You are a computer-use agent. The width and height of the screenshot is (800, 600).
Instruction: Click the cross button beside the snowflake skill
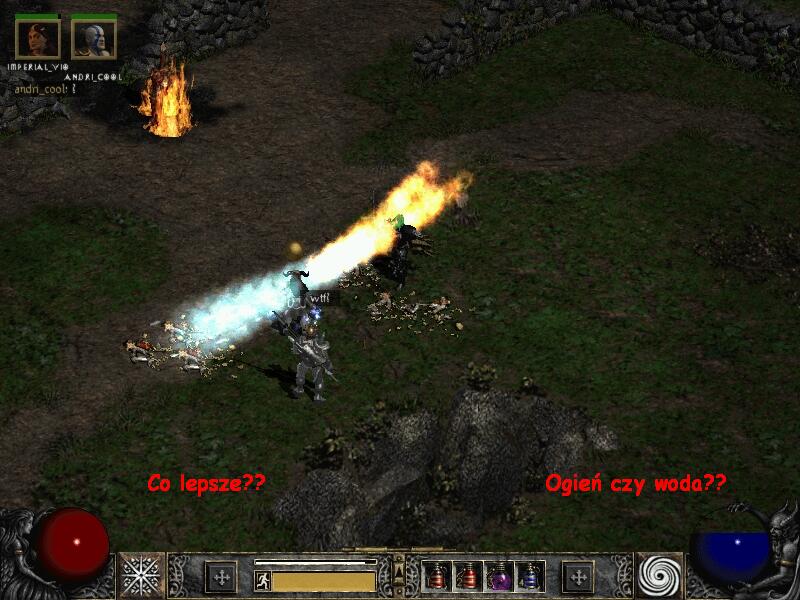220,577
